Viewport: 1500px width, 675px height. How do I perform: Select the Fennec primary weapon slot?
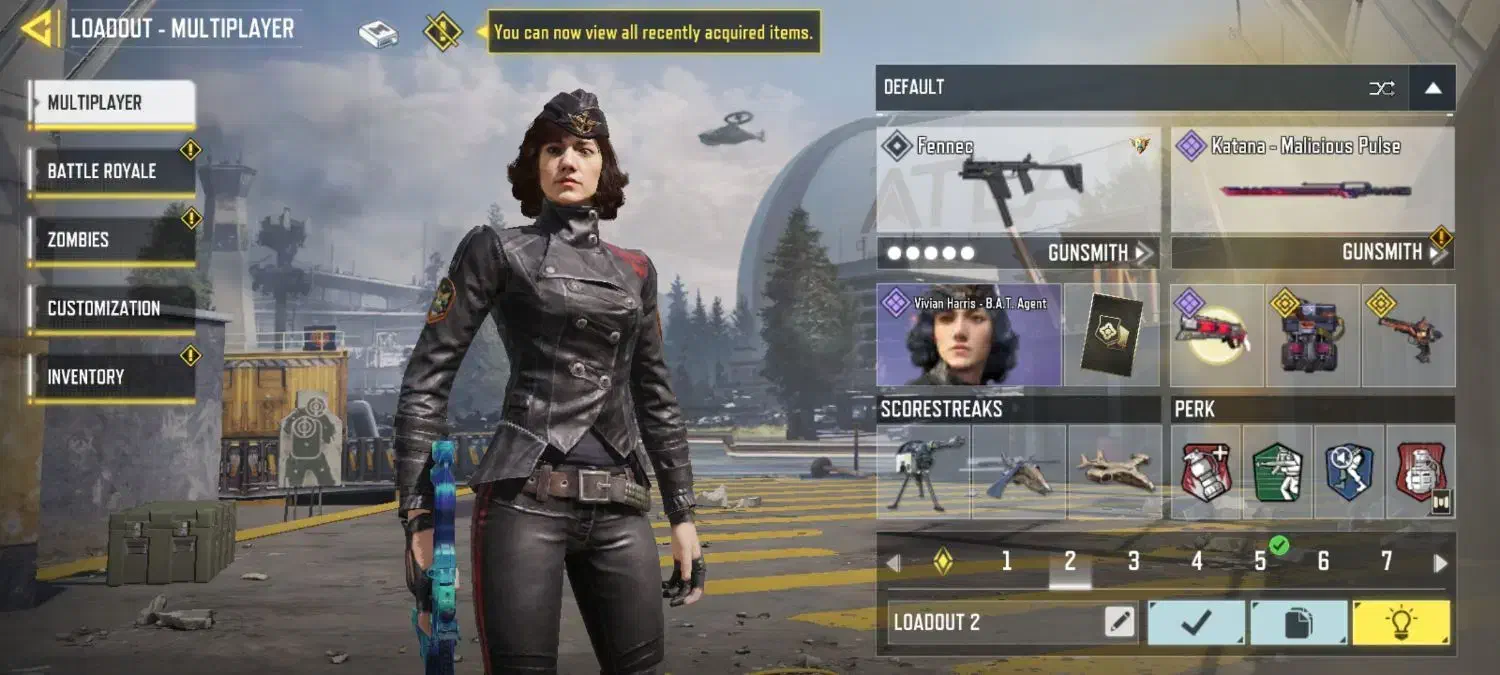pos(1018,180)
